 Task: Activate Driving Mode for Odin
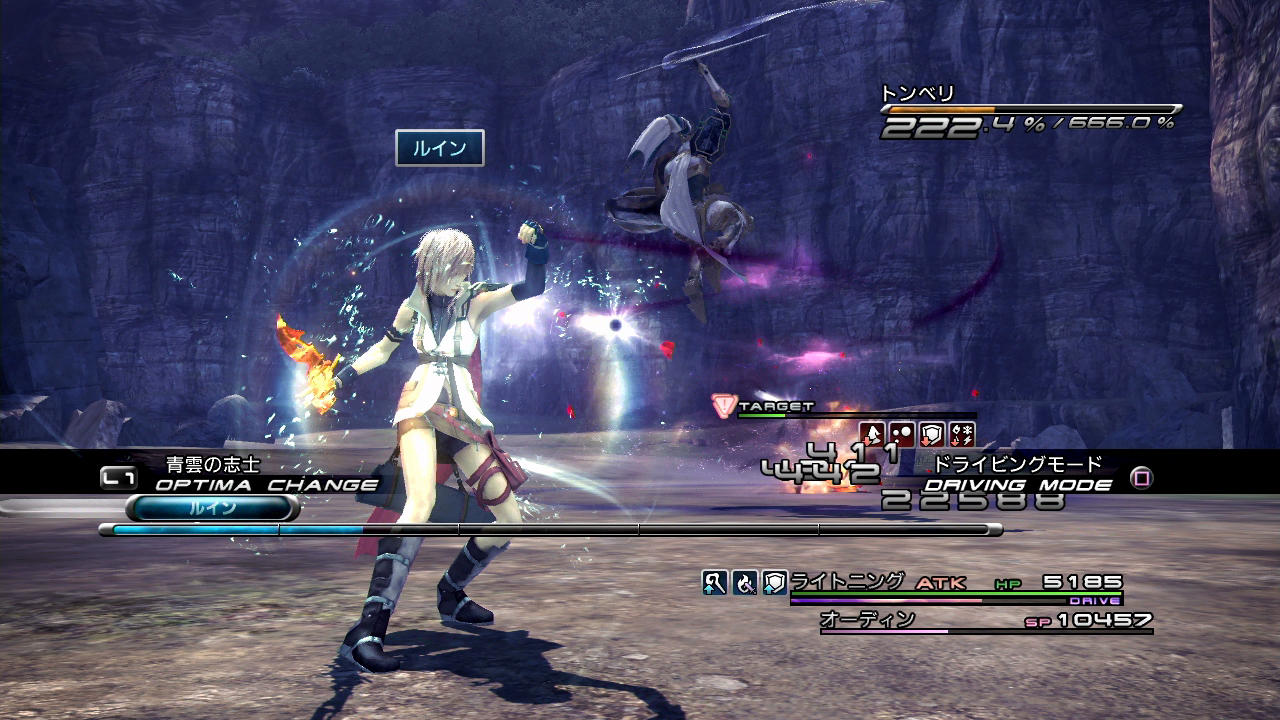1018,485
